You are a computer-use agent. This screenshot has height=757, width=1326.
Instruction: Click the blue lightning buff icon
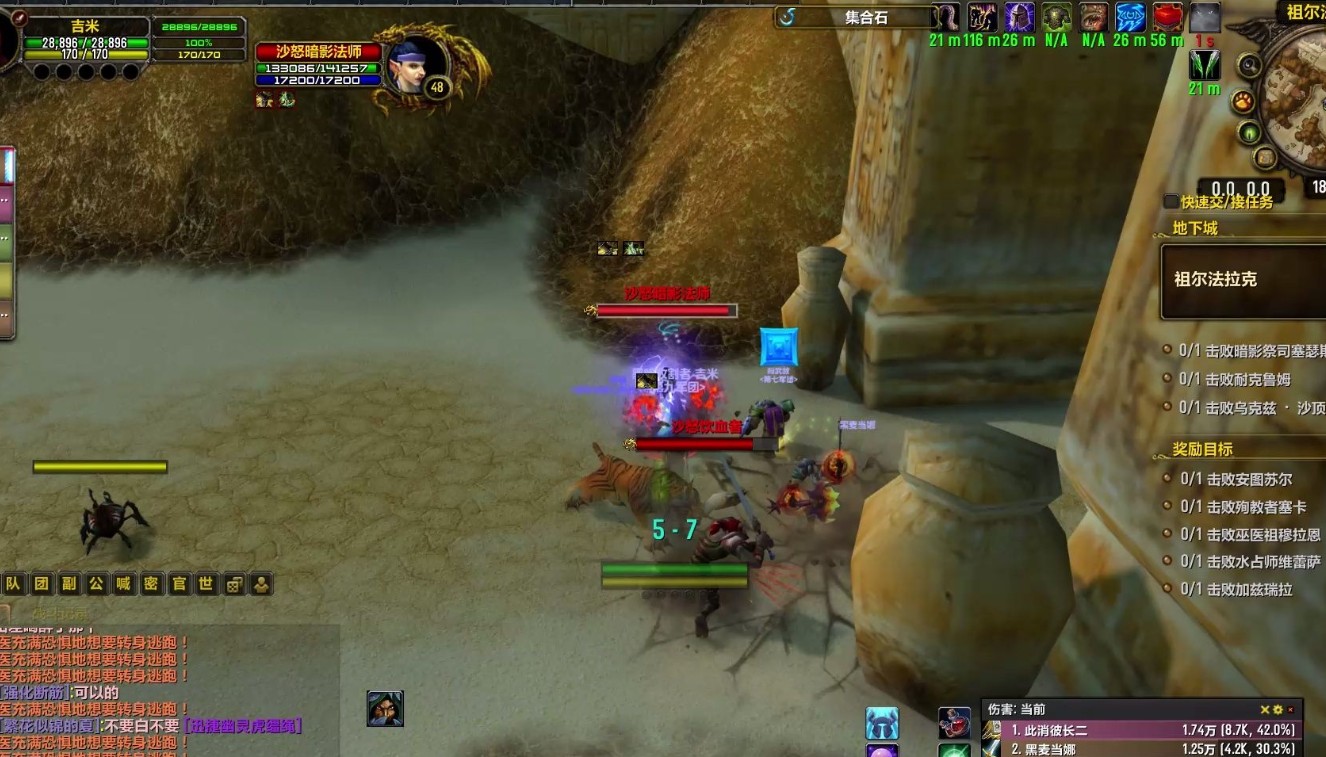pyautogui.click(x=1130, y=17)
